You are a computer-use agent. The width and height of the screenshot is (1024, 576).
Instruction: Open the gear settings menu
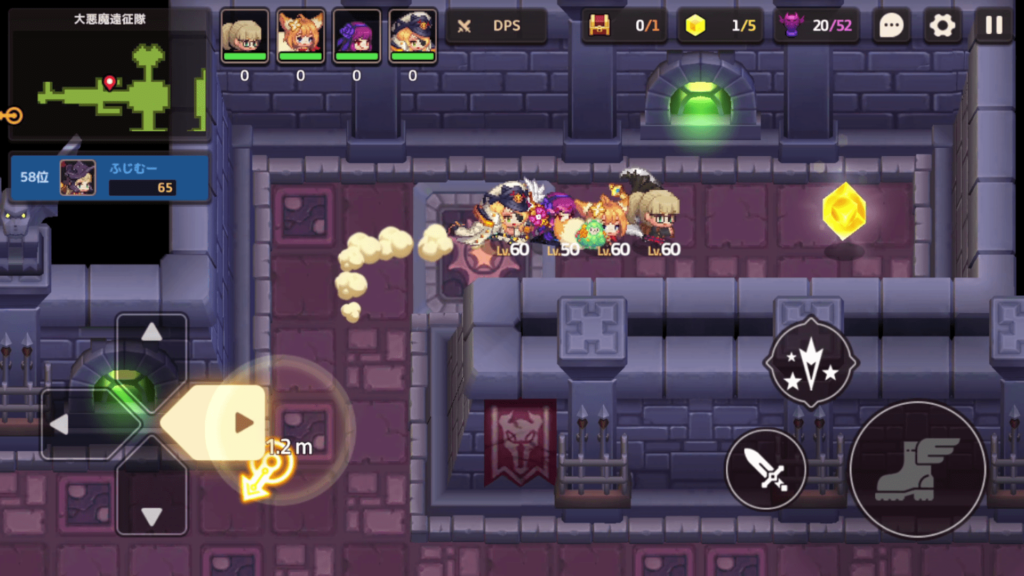point(942,26)
